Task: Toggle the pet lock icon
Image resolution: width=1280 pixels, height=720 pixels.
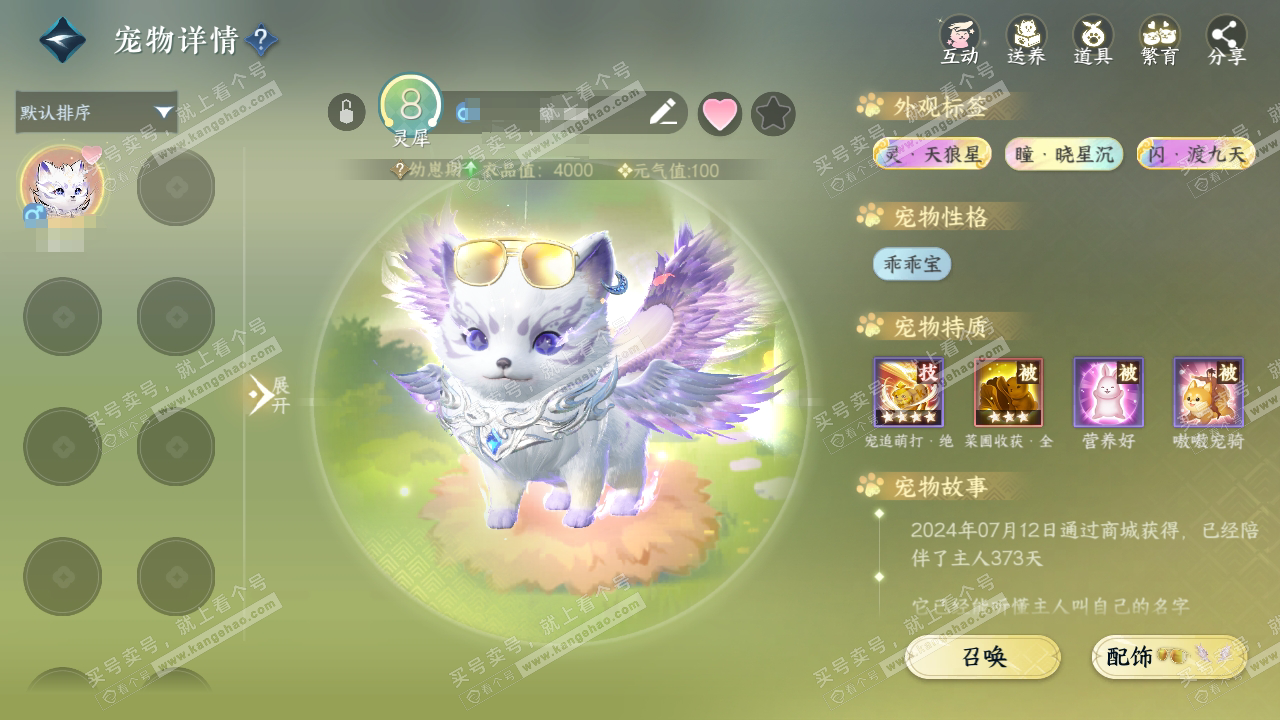Action: [346, 112]
